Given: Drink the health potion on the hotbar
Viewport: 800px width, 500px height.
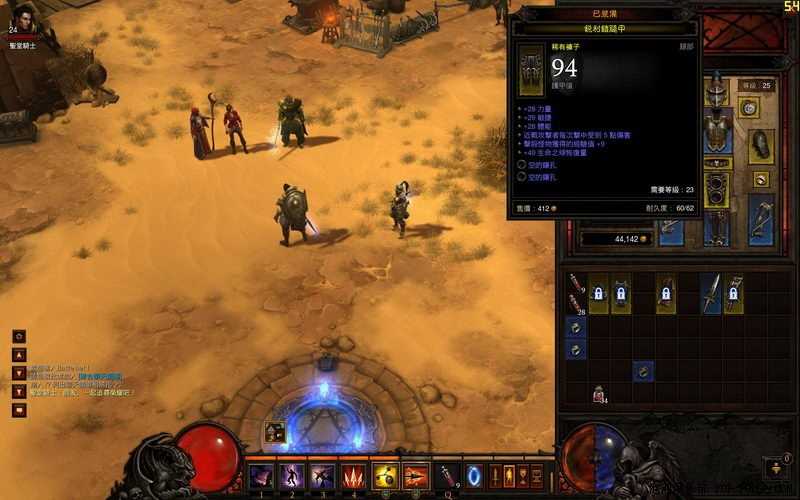Looking at the screenshot, I should tap(449, 476).
